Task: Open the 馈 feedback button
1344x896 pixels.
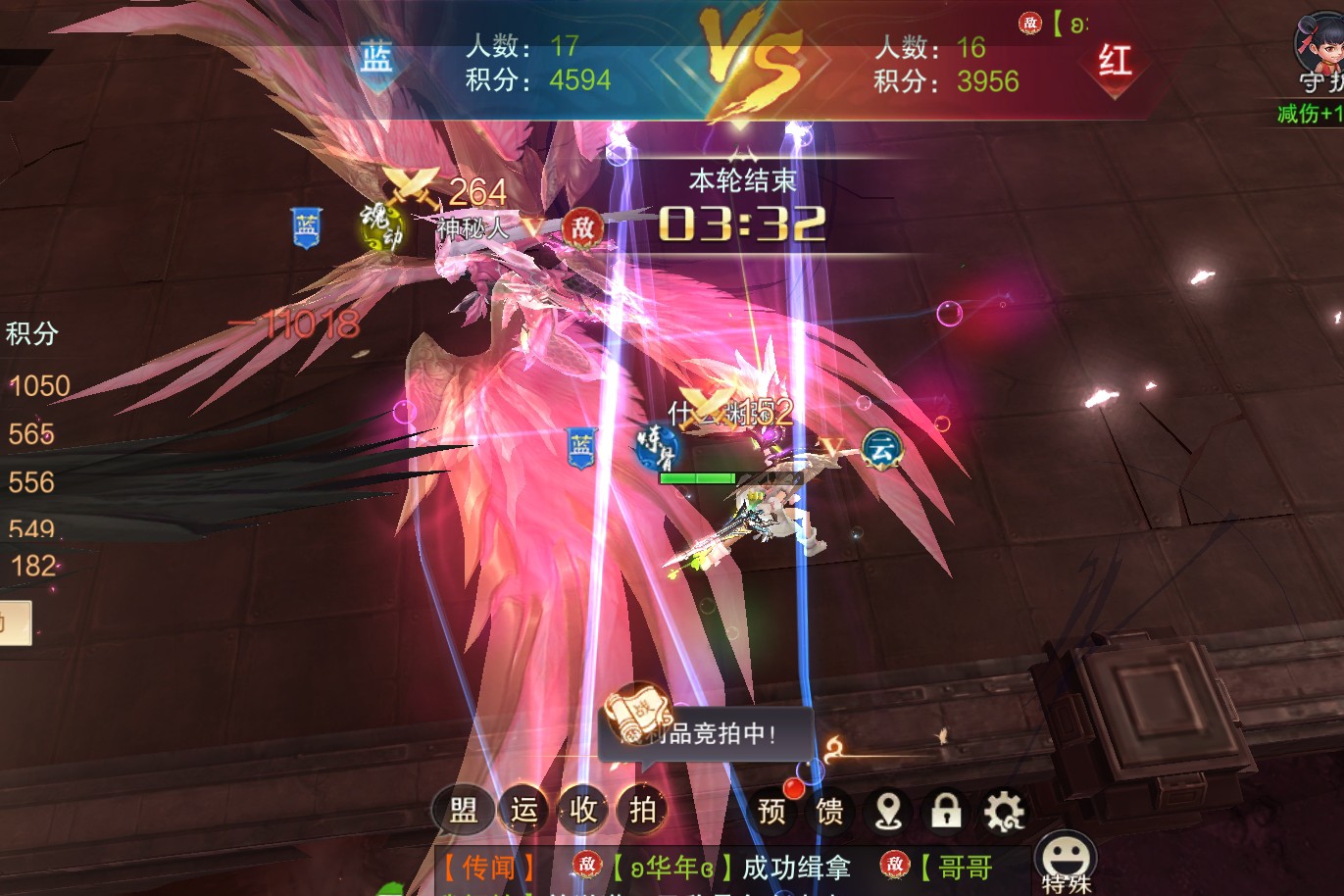Action: pos(830,811)
